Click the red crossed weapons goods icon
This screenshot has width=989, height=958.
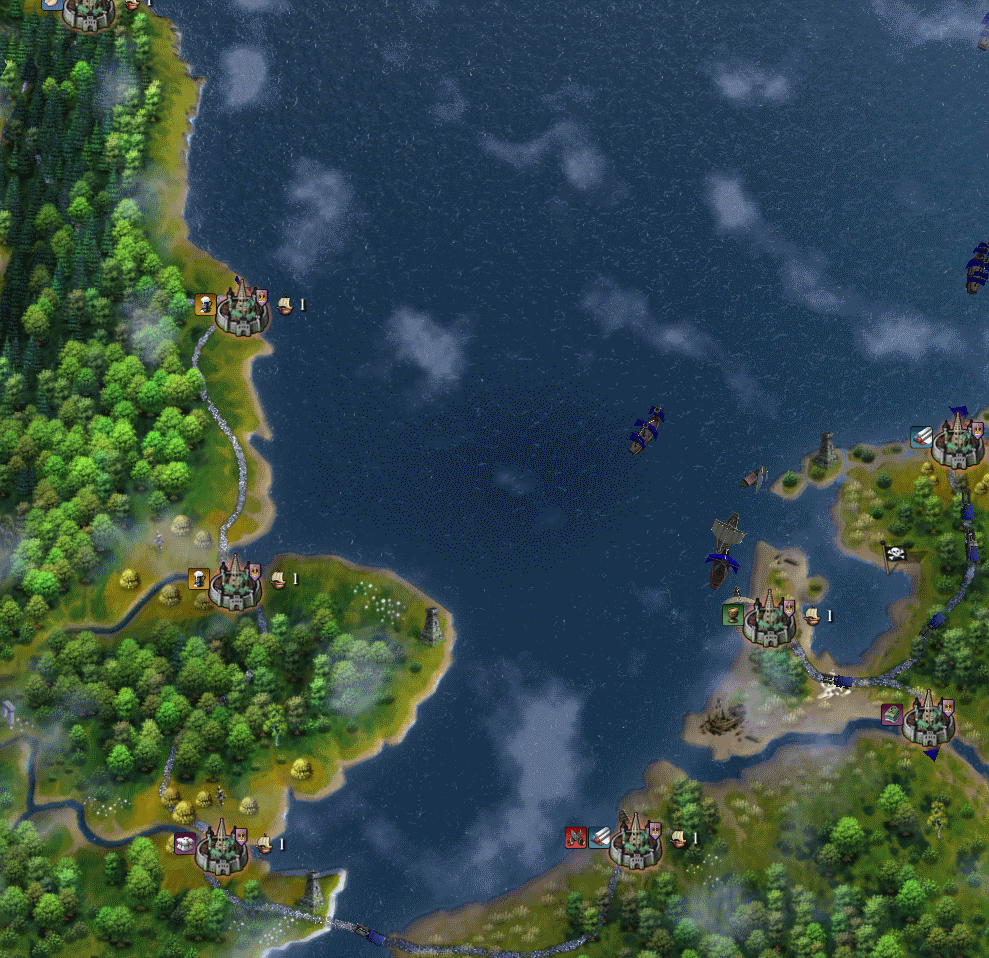click(575, 838)
